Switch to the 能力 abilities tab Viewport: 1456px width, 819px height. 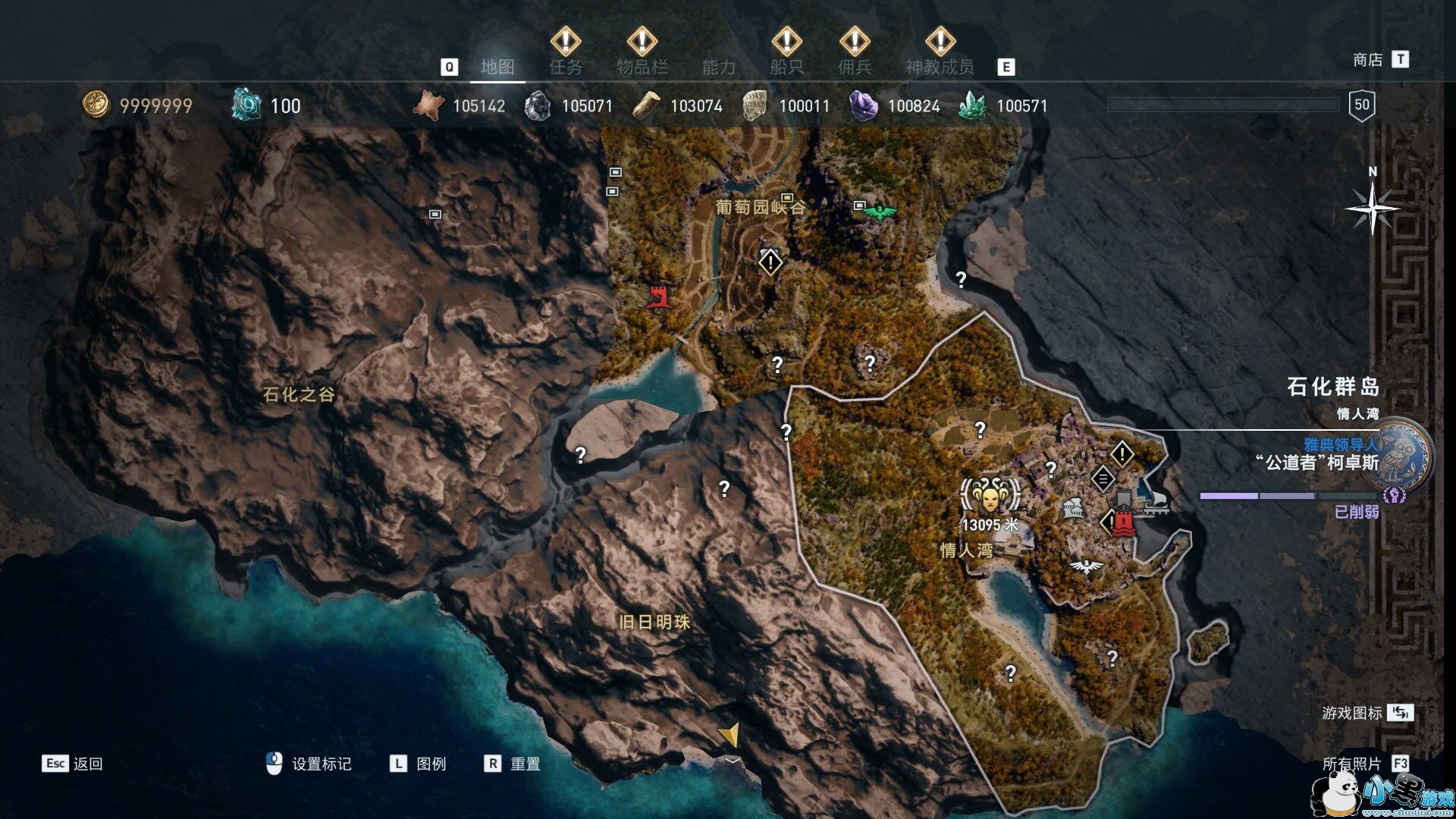(718, 67)
